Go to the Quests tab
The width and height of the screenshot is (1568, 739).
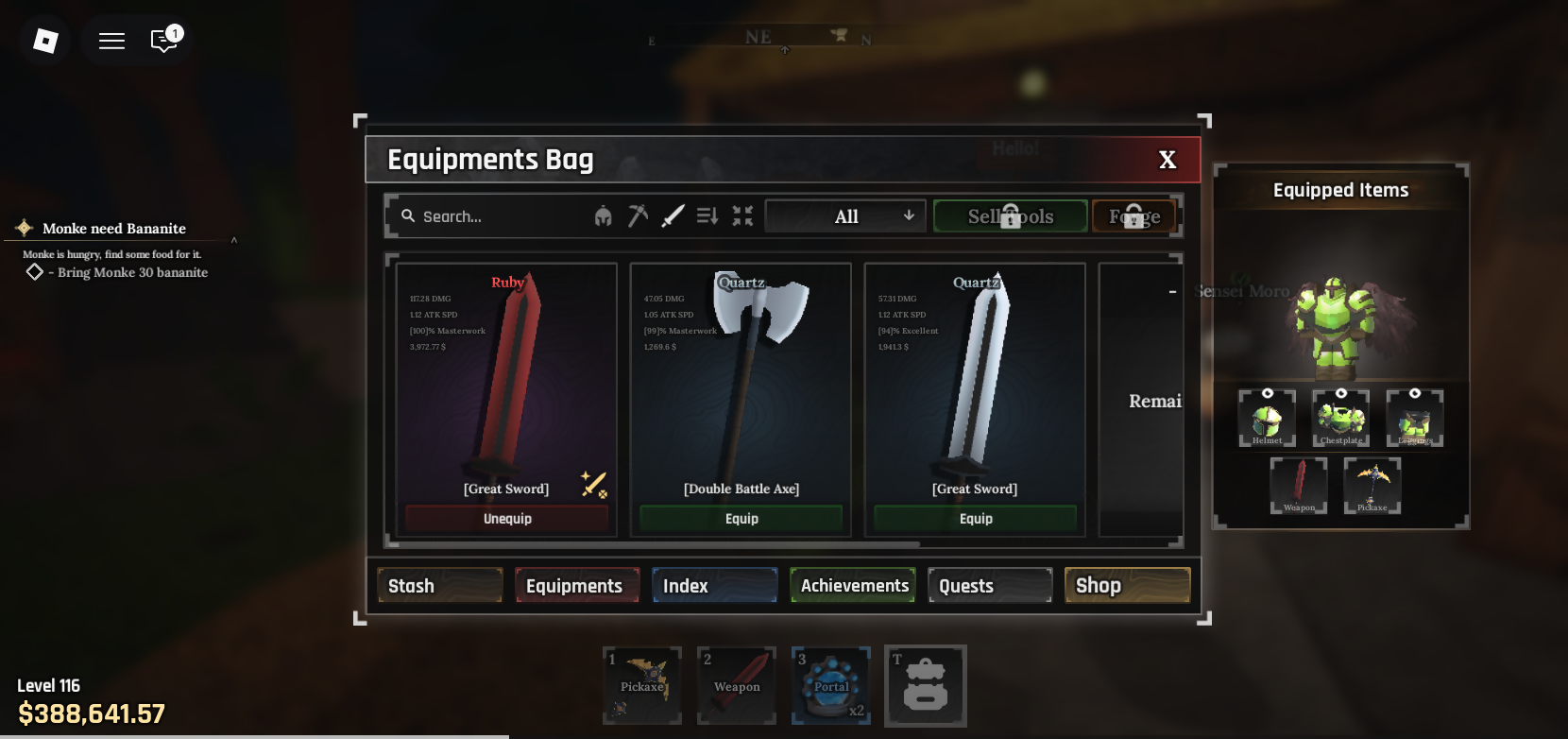point(990,586)
